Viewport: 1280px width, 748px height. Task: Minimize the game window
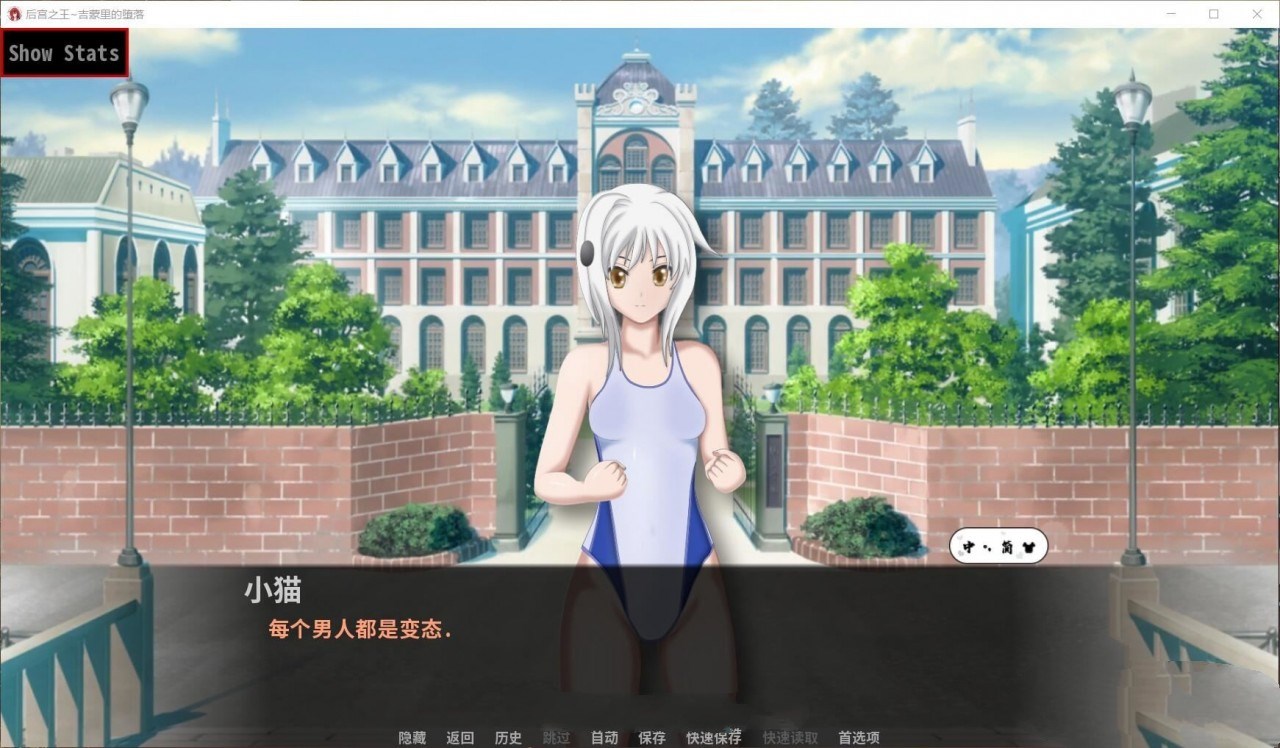click(x=1170, y=14)
